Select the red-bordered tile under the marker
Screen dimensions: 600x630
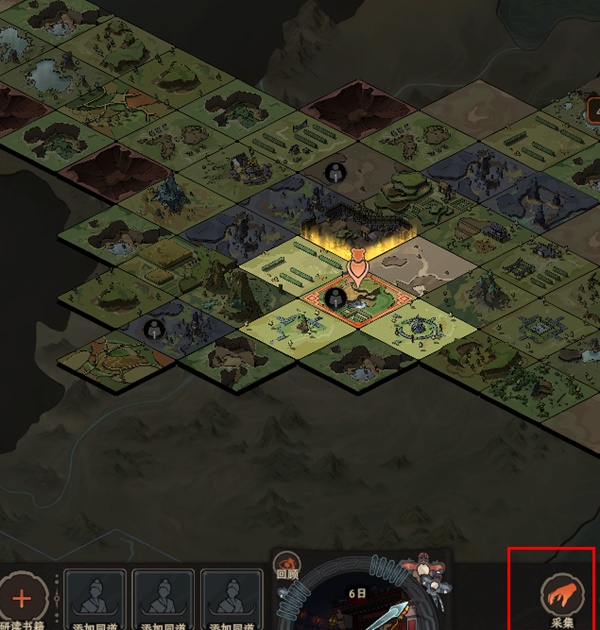[x=355, y=301]
